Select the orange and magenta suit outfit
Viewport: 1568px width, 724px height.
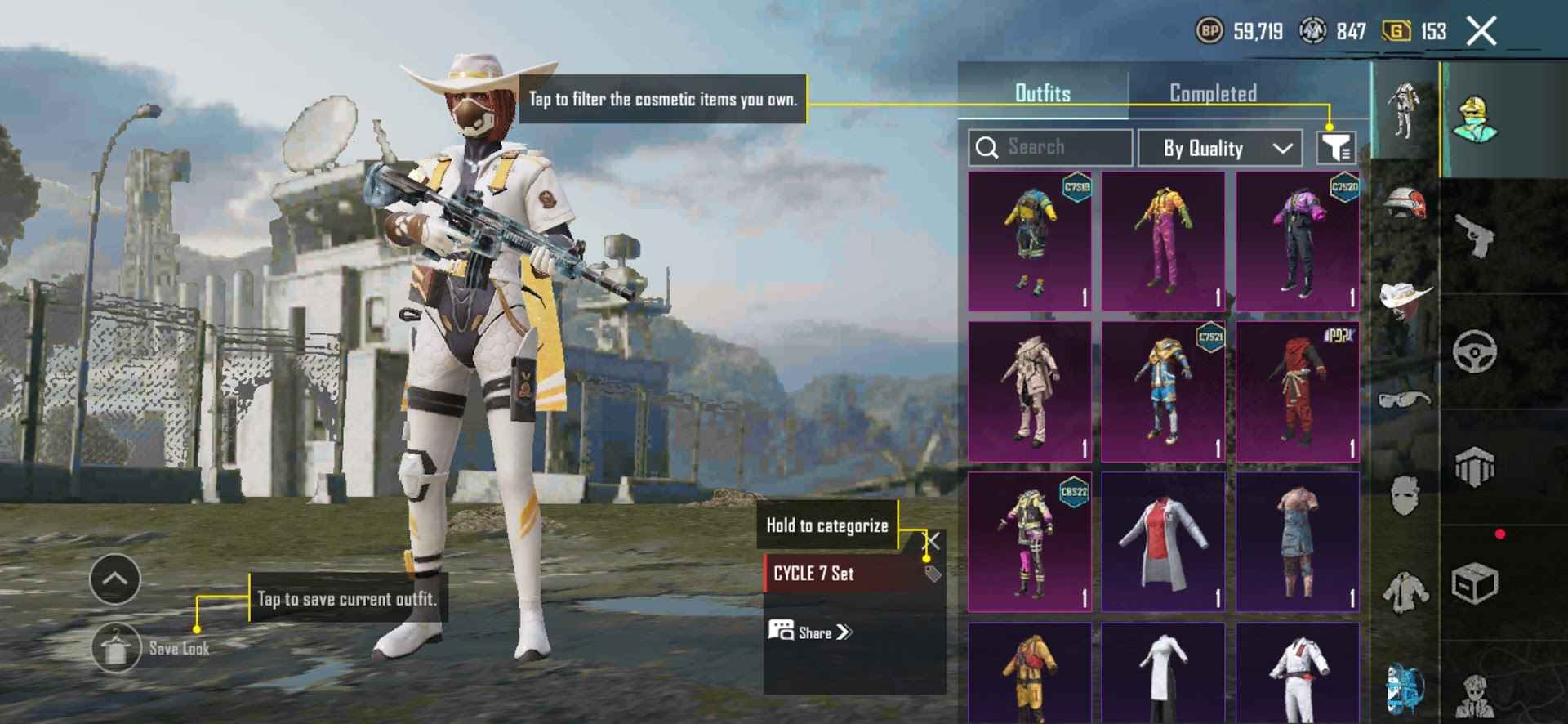tap(1163, 241)
